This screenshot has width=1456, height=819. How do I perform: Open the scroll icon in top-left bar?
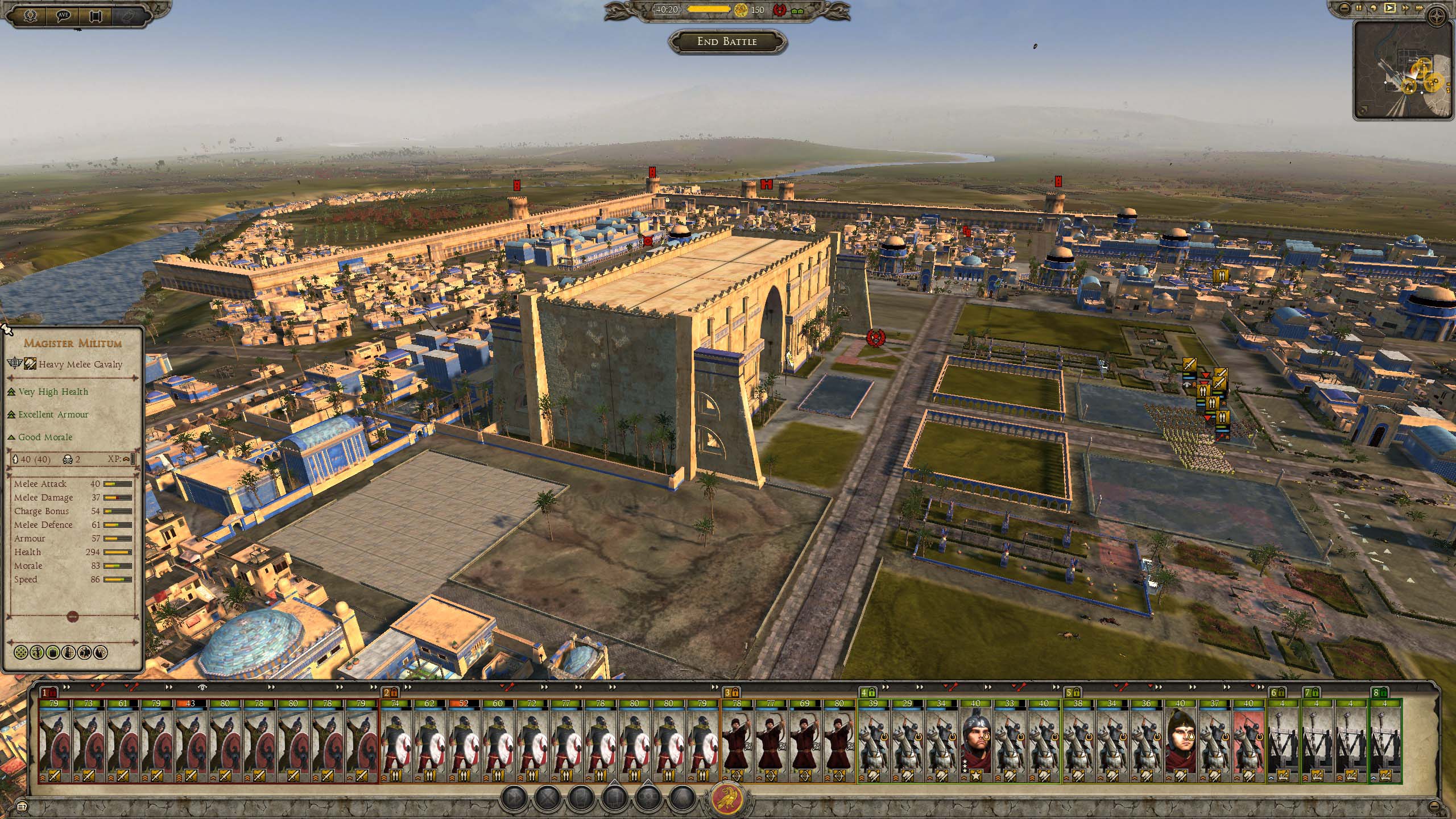(x=95, y=16)
